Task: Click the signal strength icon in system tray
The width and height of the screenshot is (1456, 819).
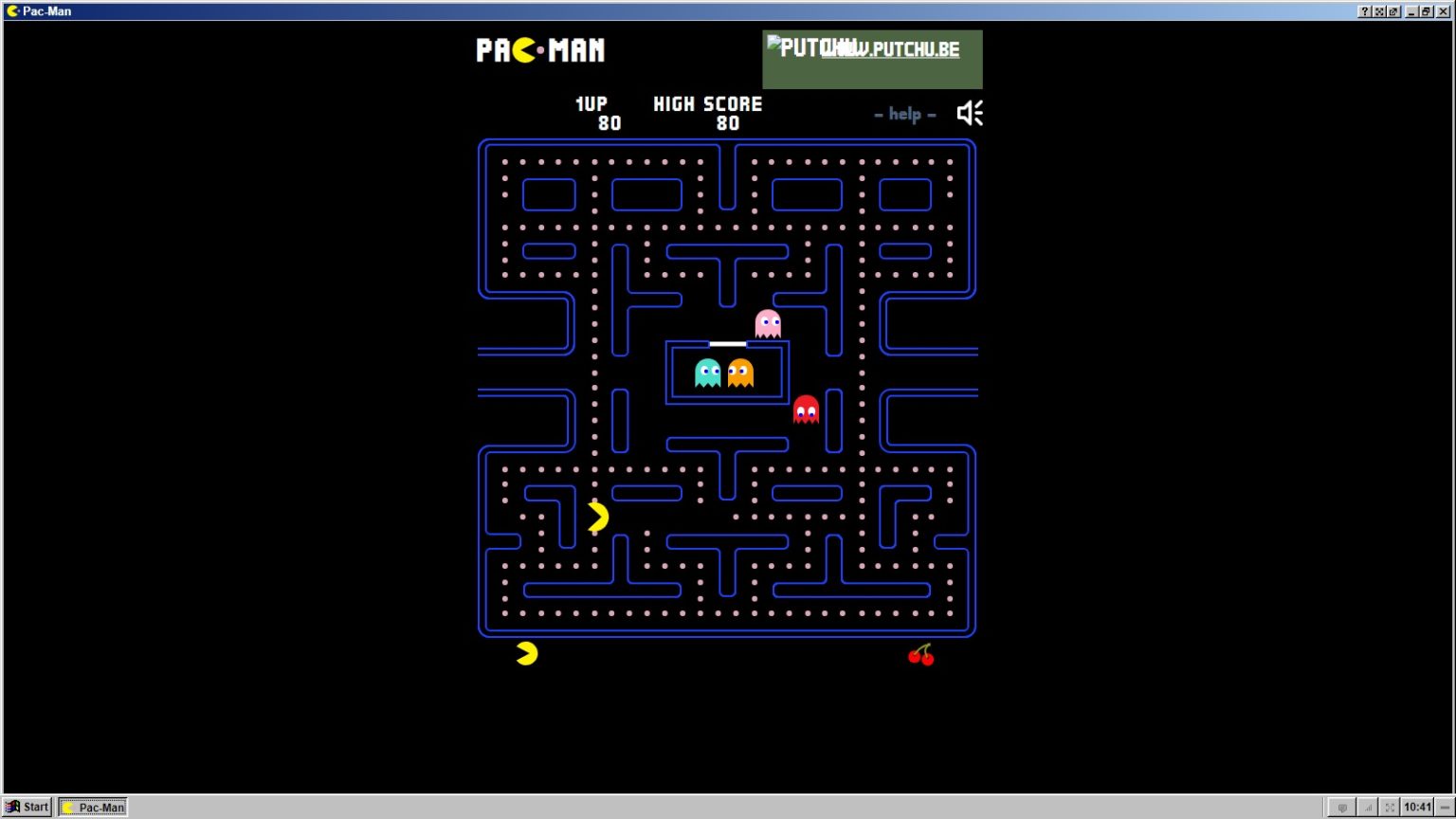Action: (x=1366, y=807)
